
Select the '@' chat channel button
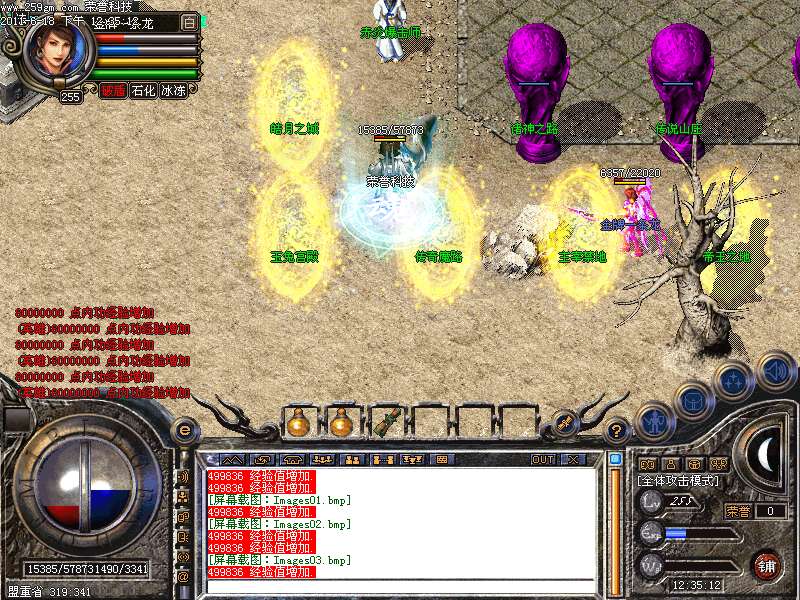[183, 577]
